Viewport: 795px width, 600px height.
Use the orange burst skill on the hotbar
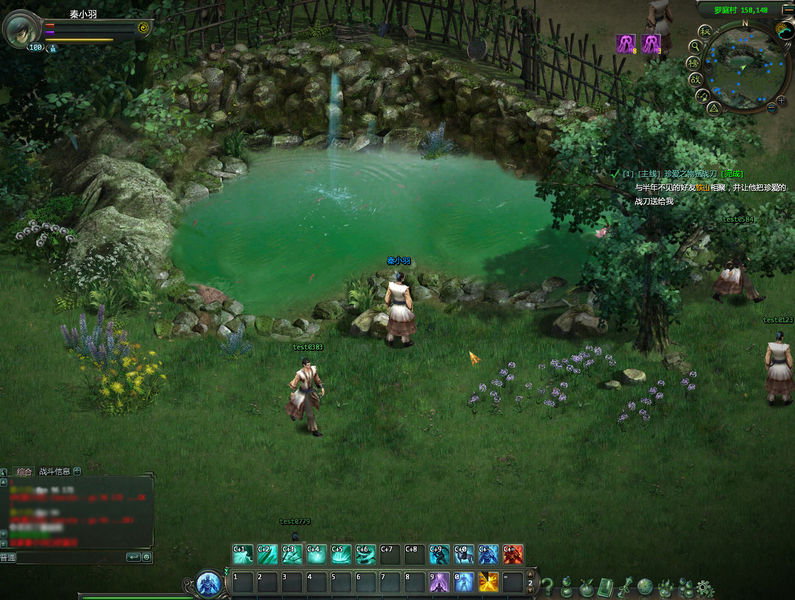(x=488, y=582)
